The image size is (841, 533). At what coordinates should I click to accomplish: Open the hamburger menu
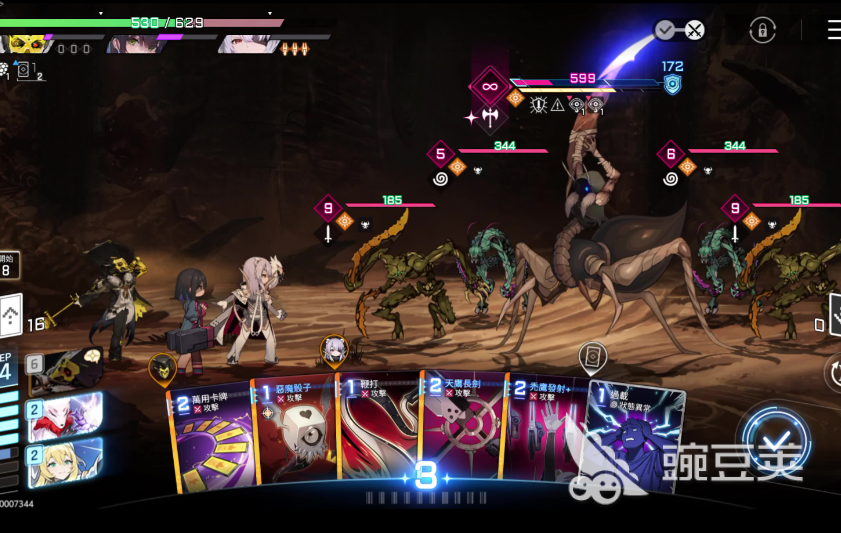click(833, 30)
